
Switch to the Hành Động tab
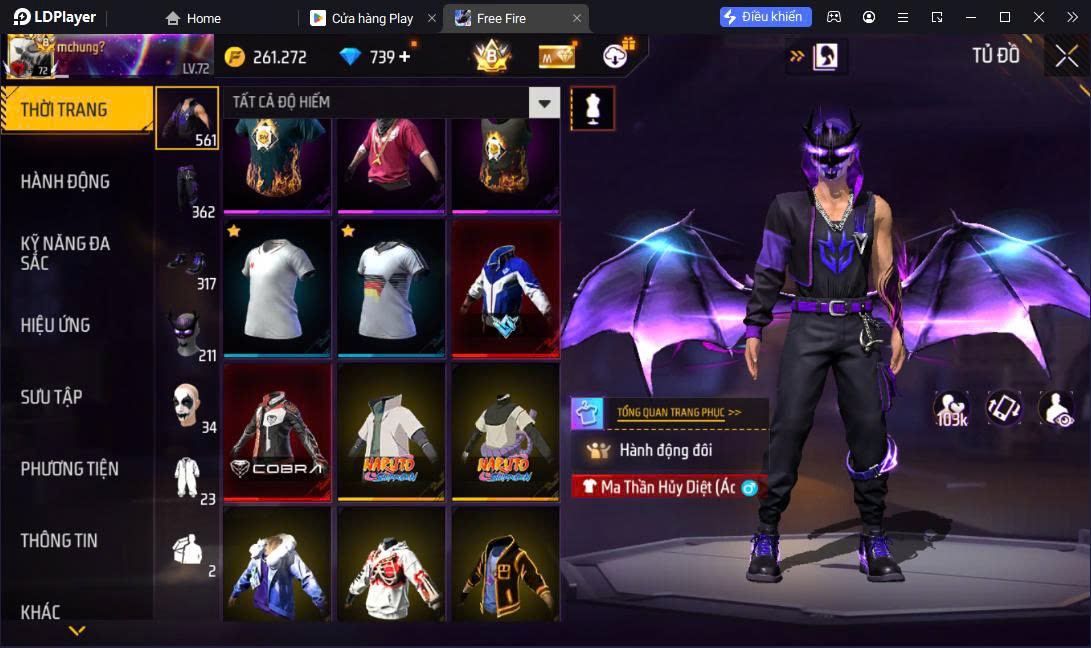click(66, 182)
